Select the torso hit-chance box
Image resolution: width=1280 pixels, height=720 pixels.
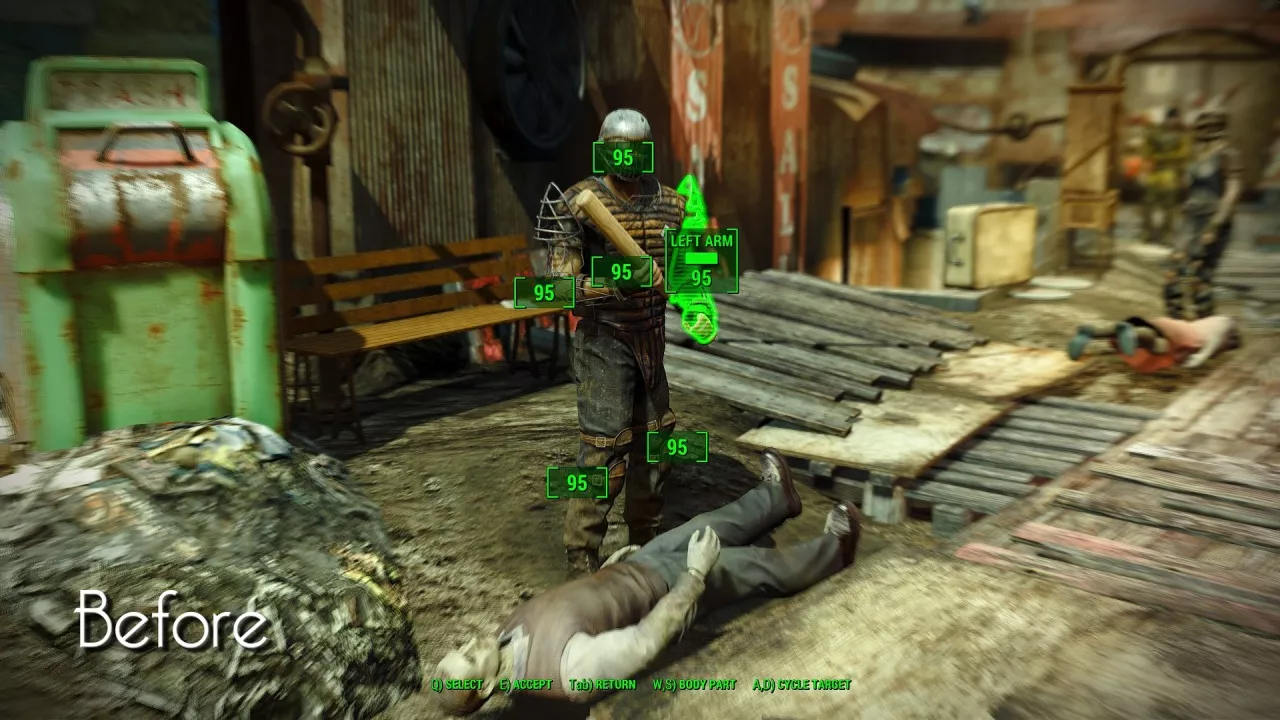click(621, 272)
